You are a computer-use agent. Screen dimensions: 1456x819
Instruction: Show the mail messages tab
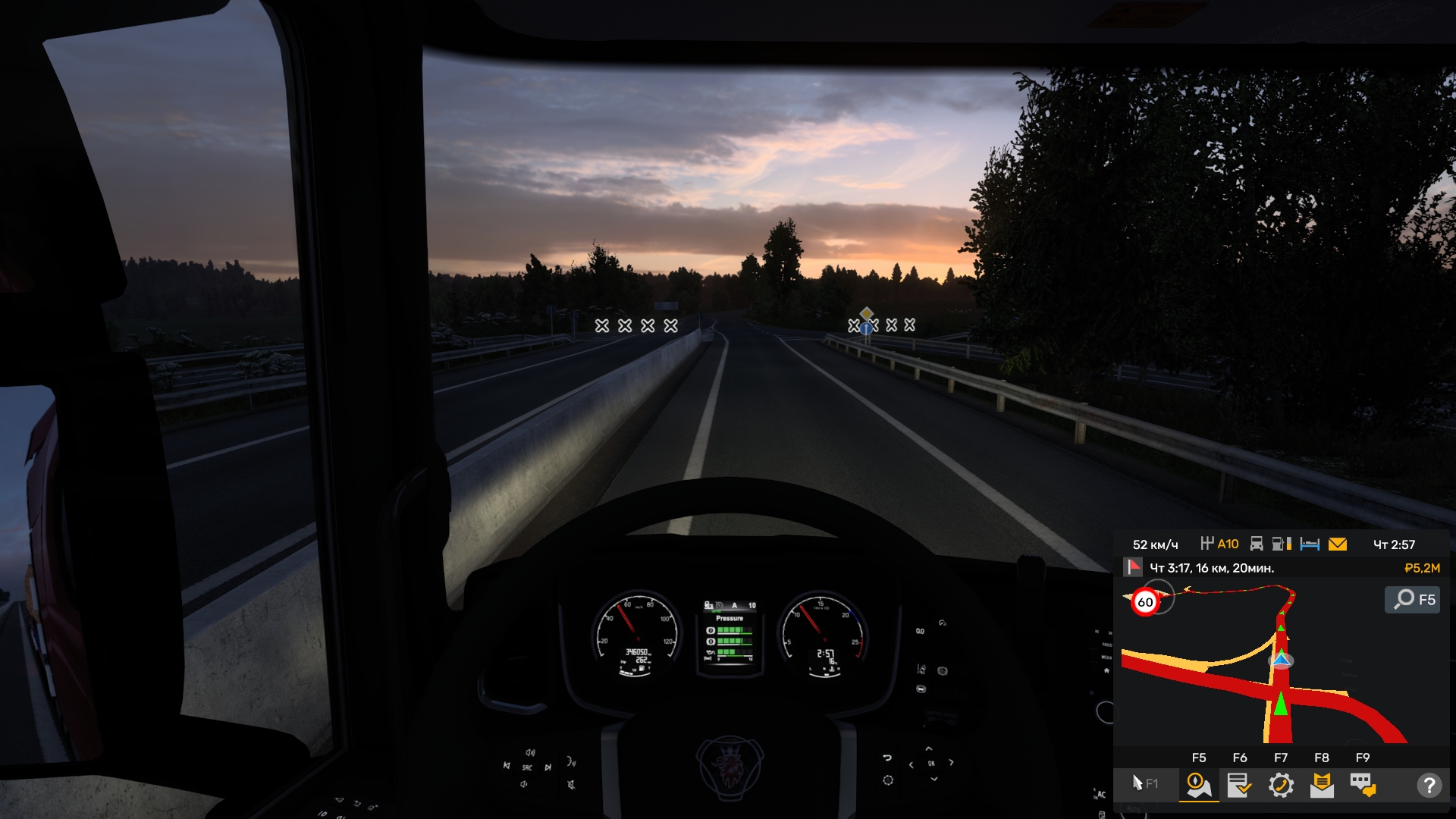[1322, 785]
